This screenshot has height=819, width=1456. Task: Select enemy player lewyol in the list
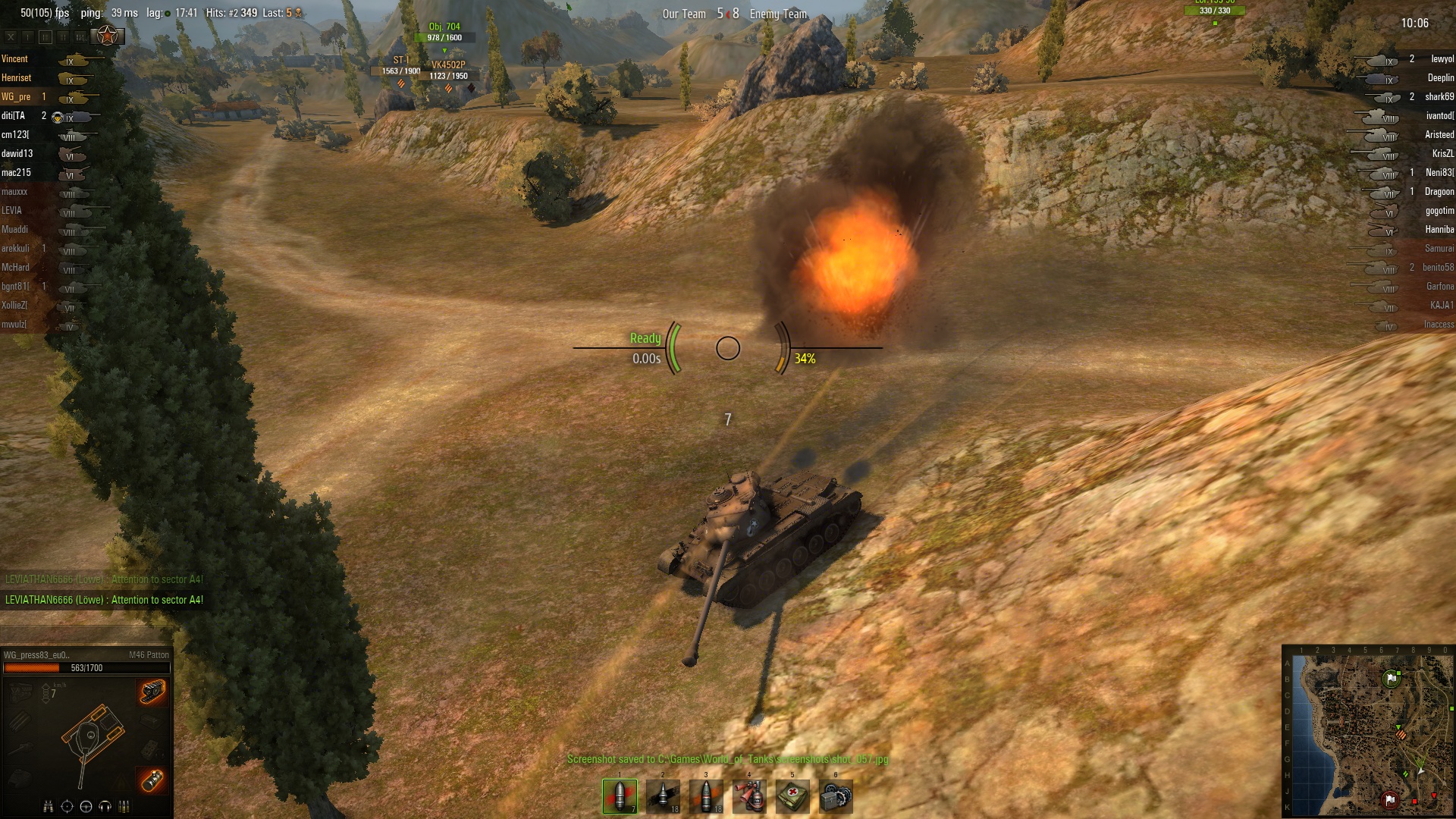(1442, 59)
